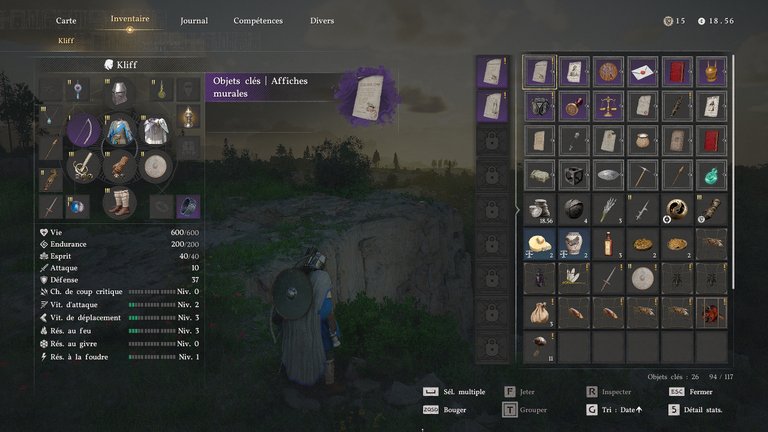
Task: Select the equipped round shield slot
Action: [x=155, y=166]
